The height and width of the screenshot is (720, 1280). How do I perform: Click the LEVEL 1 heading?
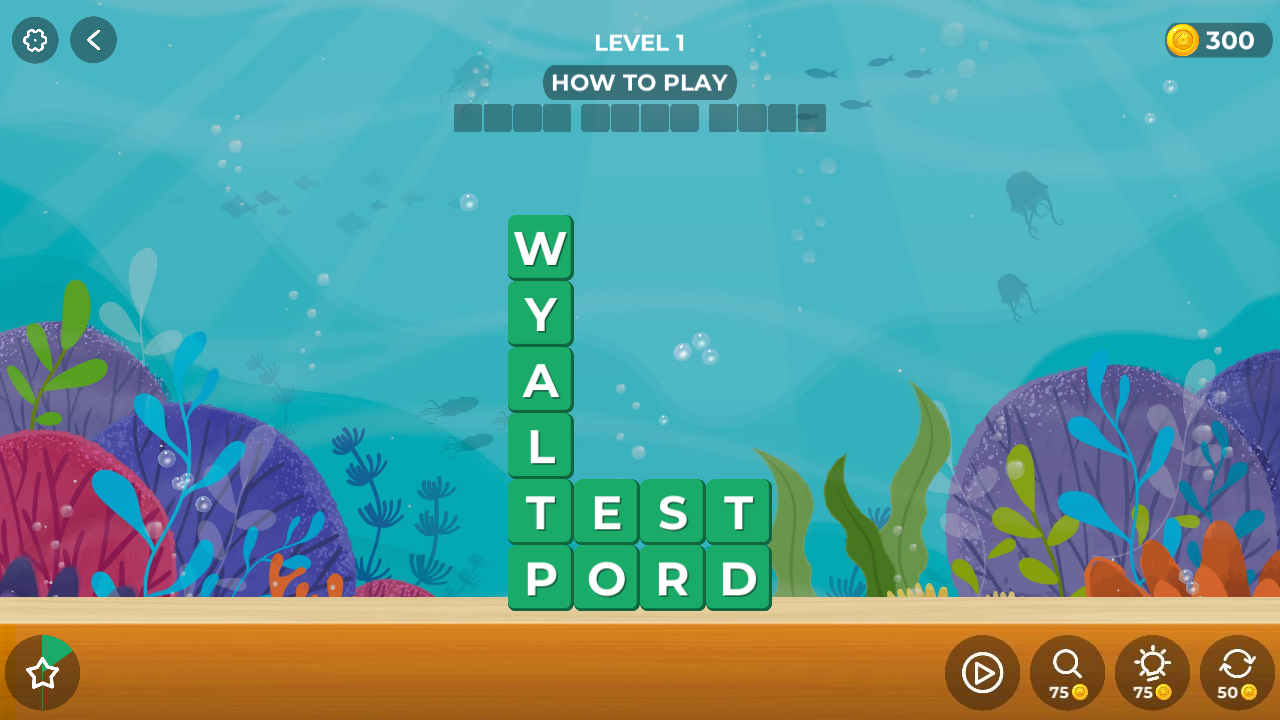[639, 43]
